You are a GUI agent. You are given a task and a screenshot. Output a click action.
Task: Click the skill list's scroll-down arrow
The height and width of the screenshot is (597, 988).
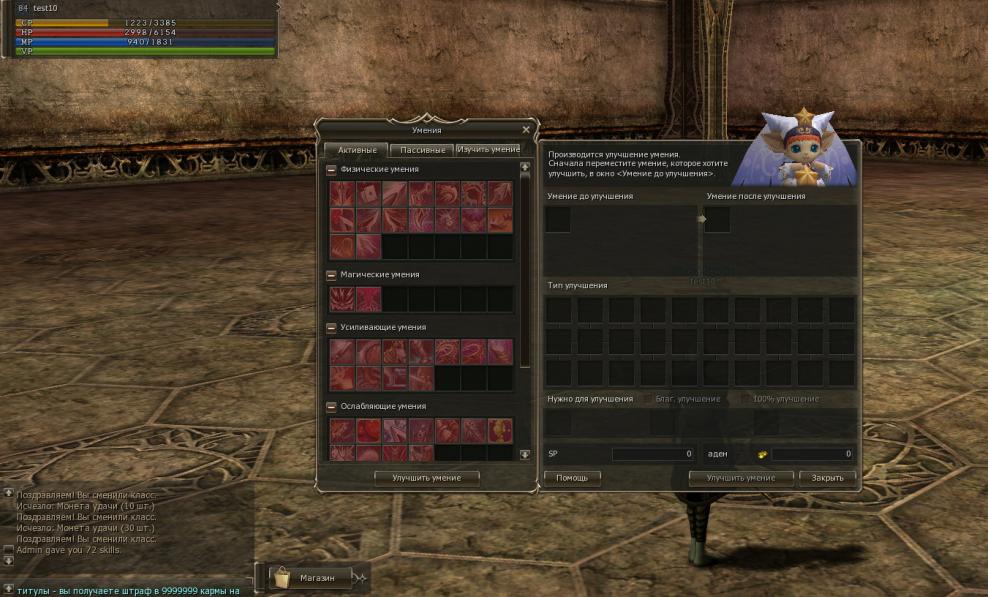click(x=525, y=455)
